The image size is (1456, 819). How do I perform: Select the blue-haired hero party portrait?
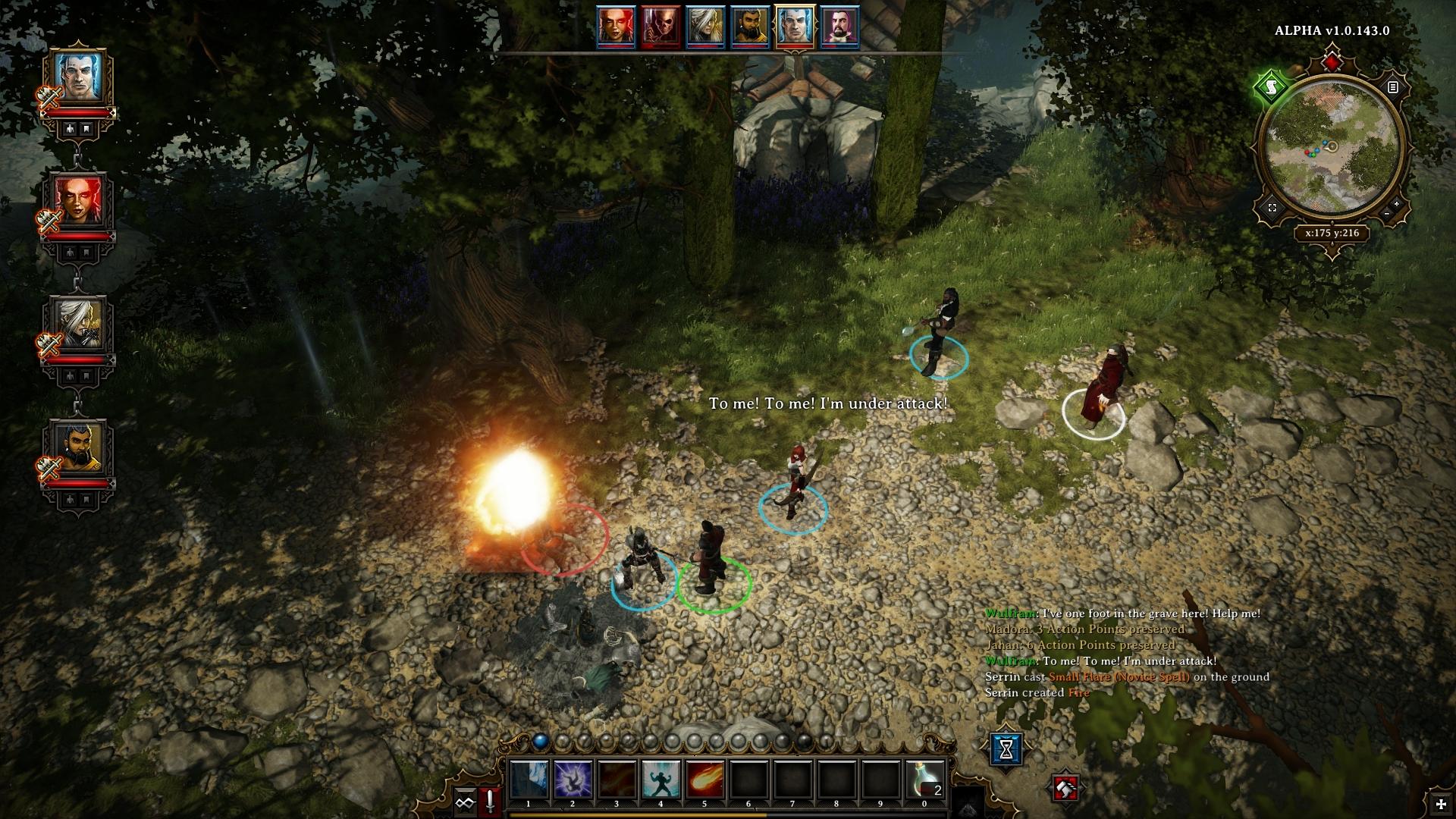(79, 77)
